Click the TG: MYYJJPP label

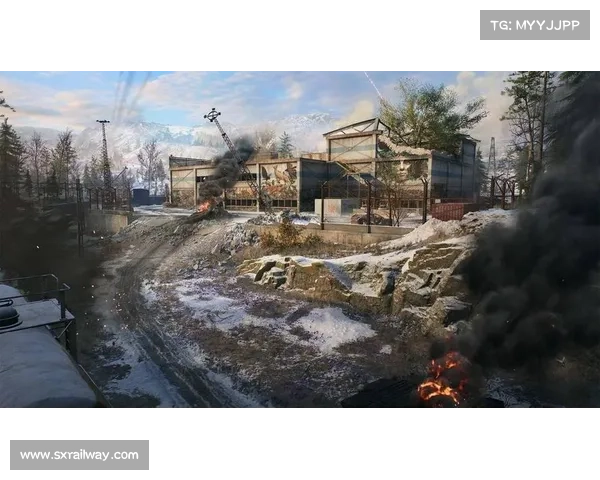point(535,24)
